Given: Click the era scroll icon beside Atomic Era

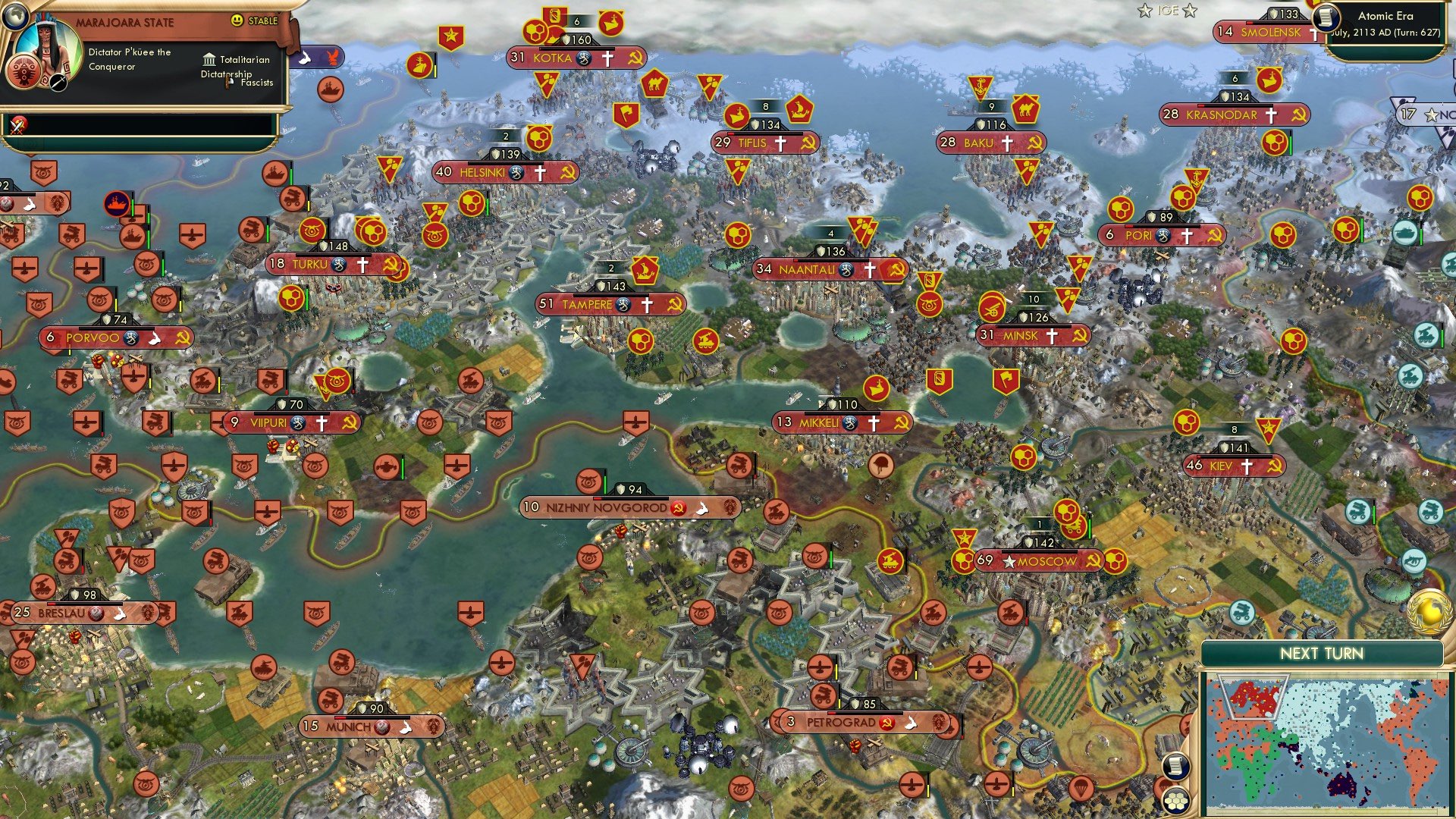Looking at the screenshot, I should tap(1326, 18).
